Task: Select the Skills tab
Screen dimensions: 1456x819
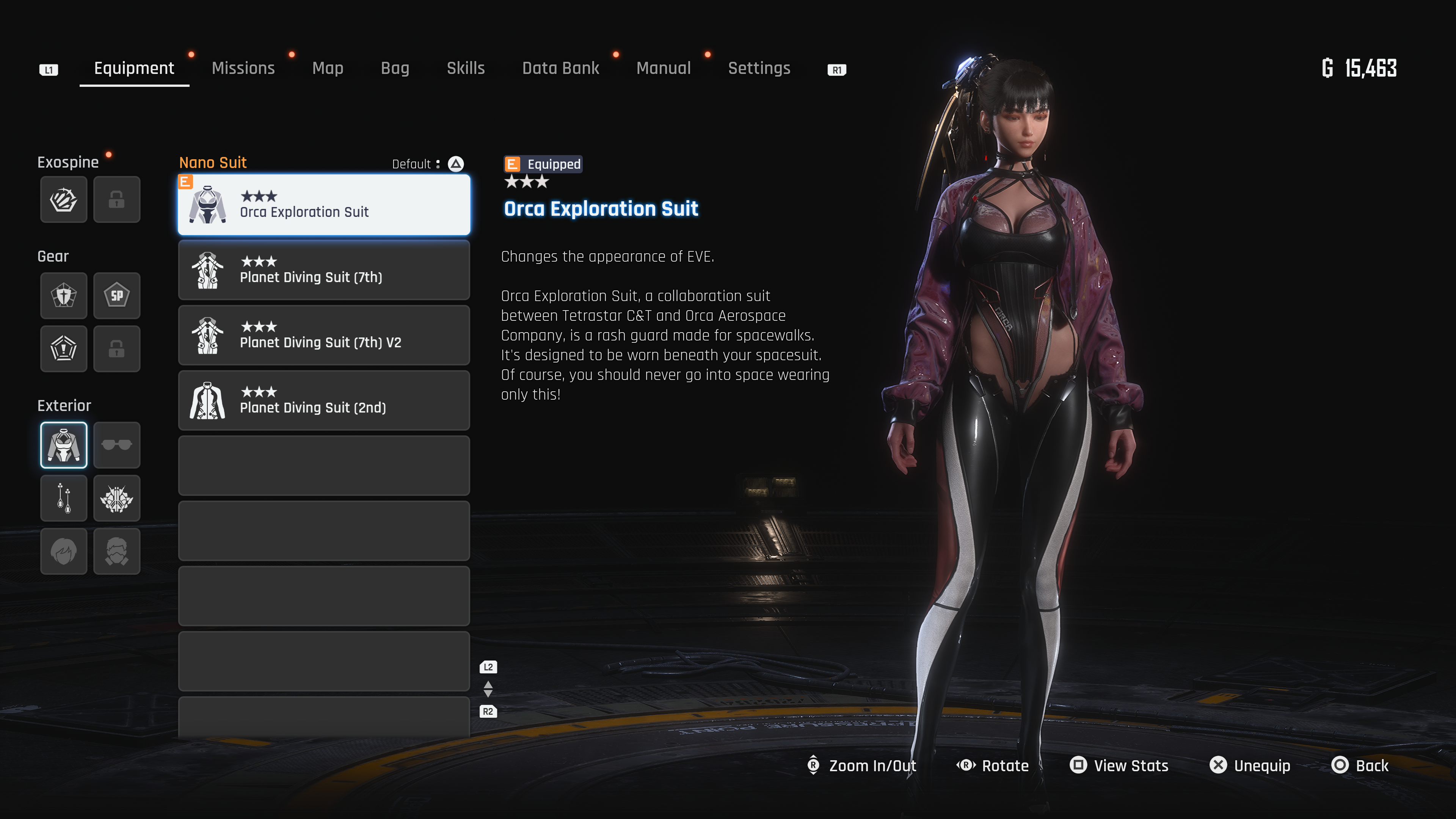Action: coord(465,68)
